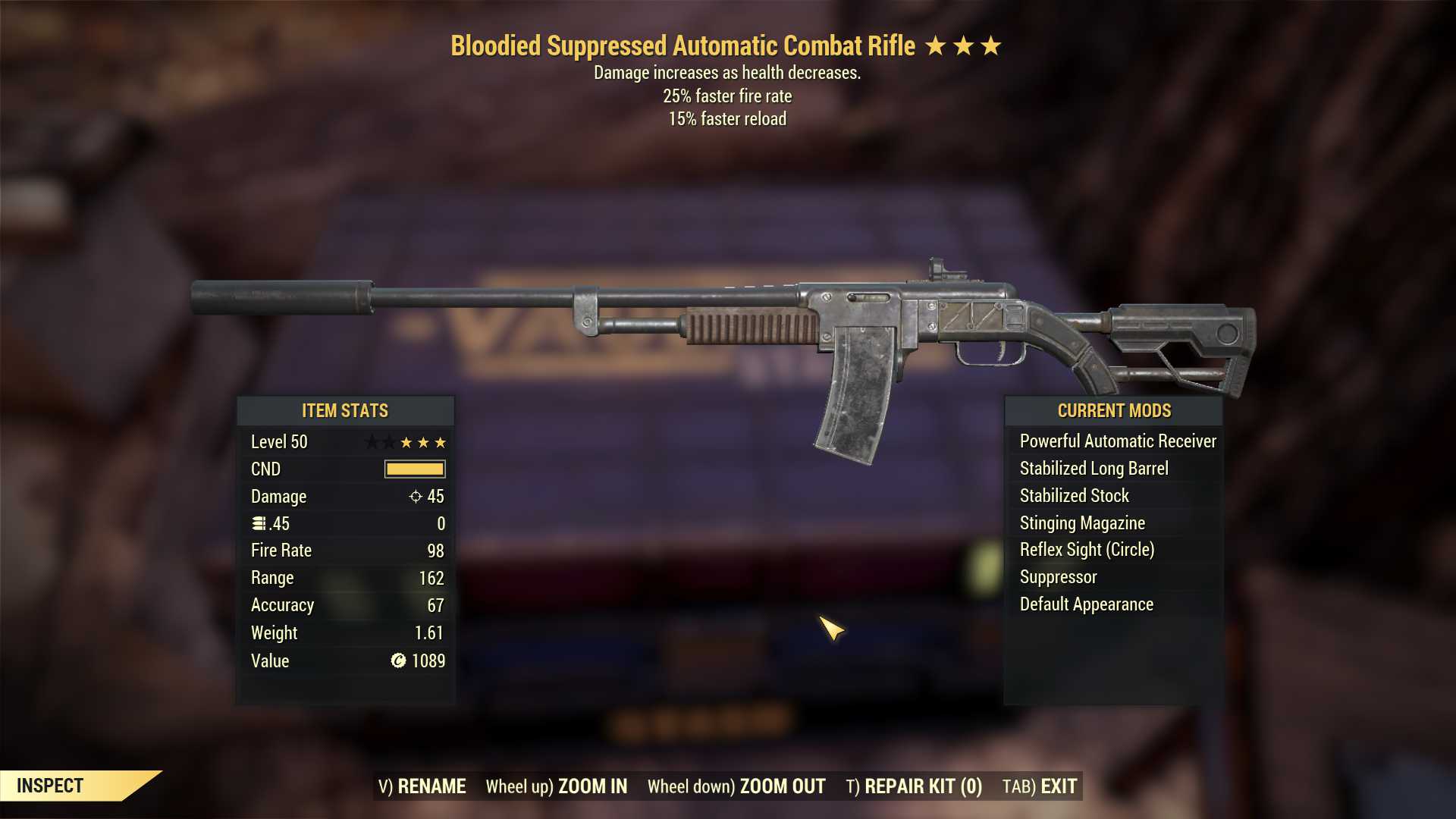Choose Zoom In on the weapon preview
1456x819 pixels.
pyautogui.click(x=557, y=786)
